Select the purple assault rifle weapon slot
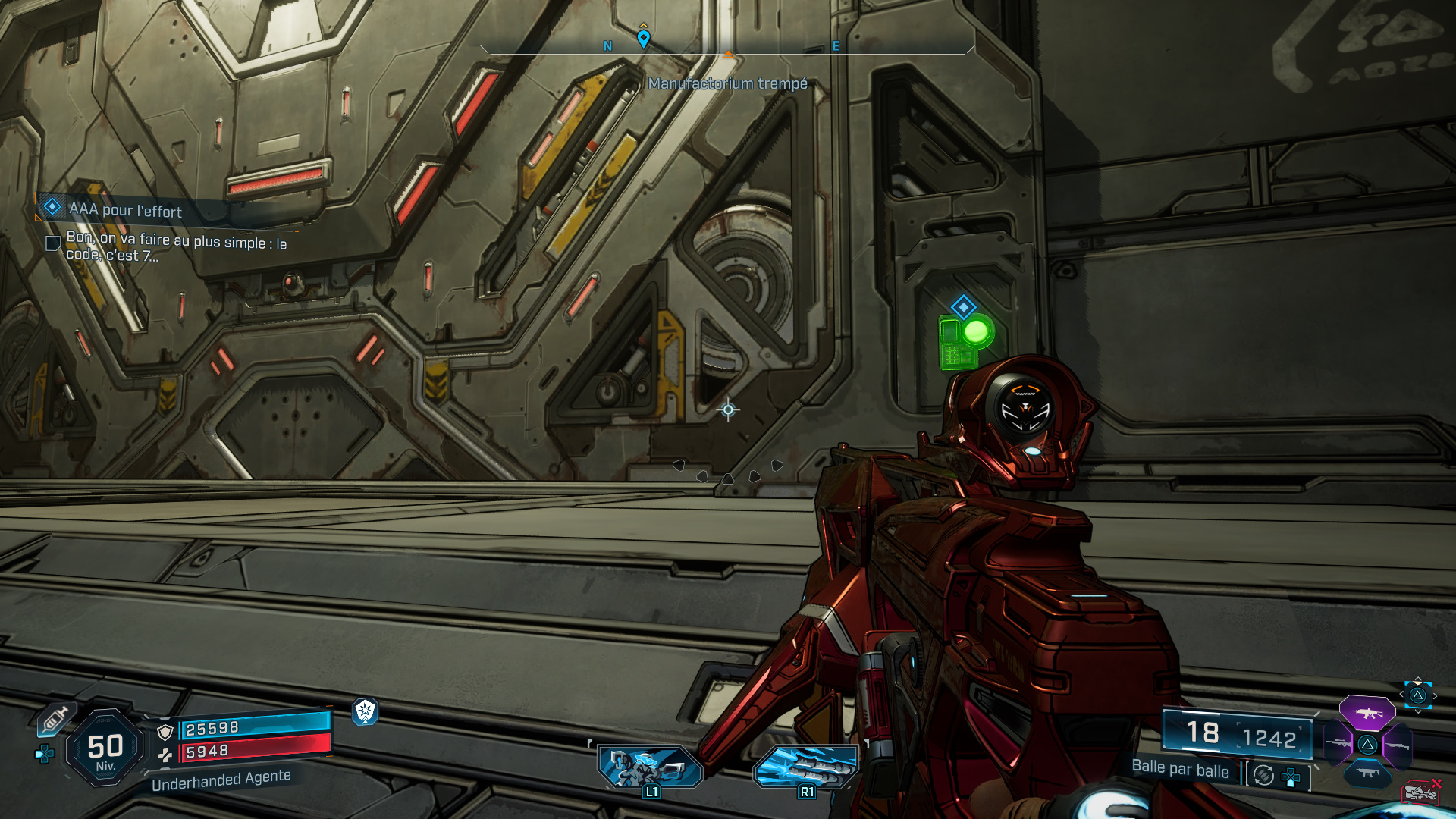 coord(1367,714)
